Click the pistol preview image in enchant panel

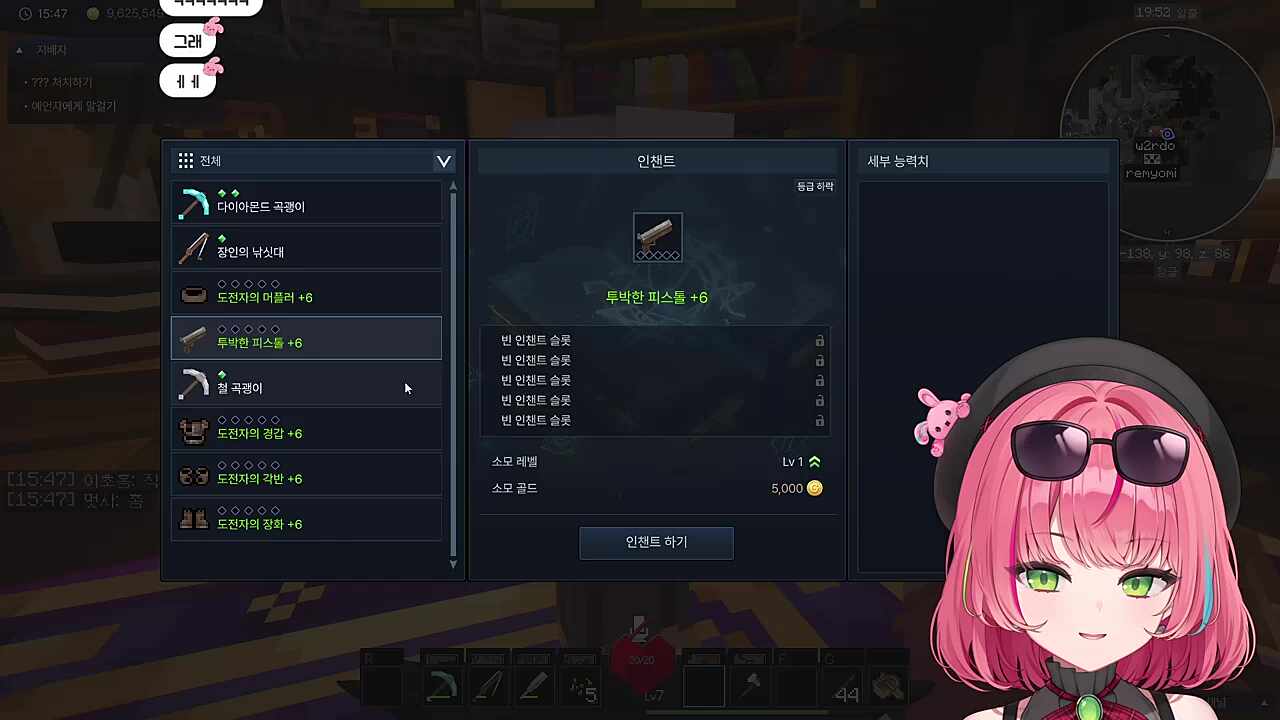[657, 238]
